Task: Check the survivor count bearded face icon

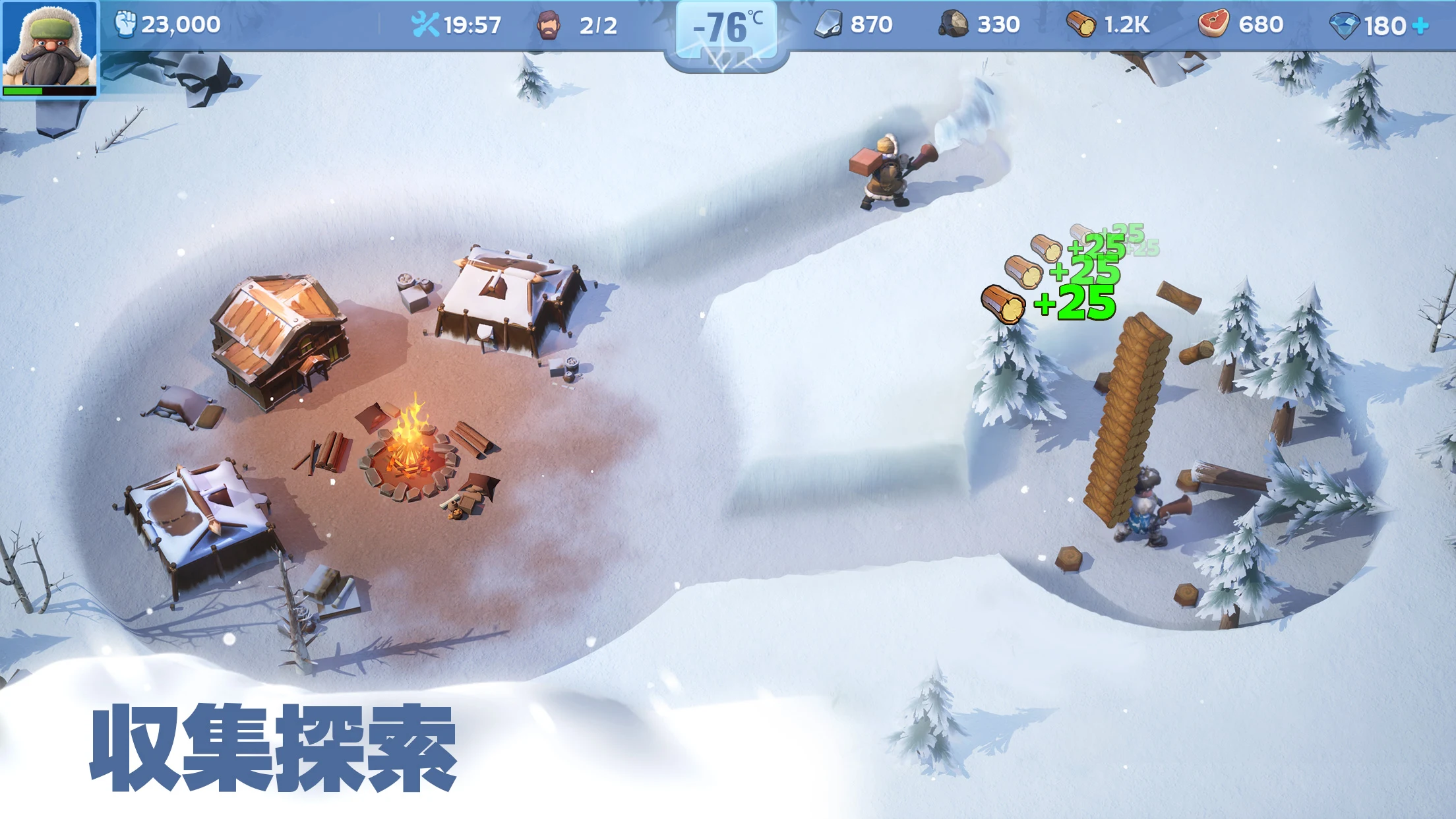Action: click(x=549, y=25)
